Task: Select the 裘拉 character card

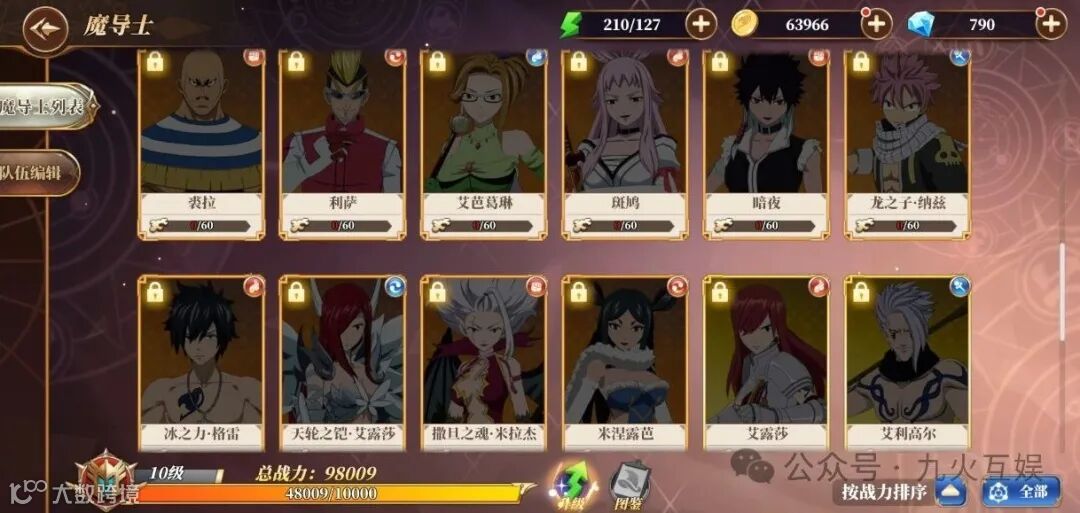Action: click(x=201, y=140)
